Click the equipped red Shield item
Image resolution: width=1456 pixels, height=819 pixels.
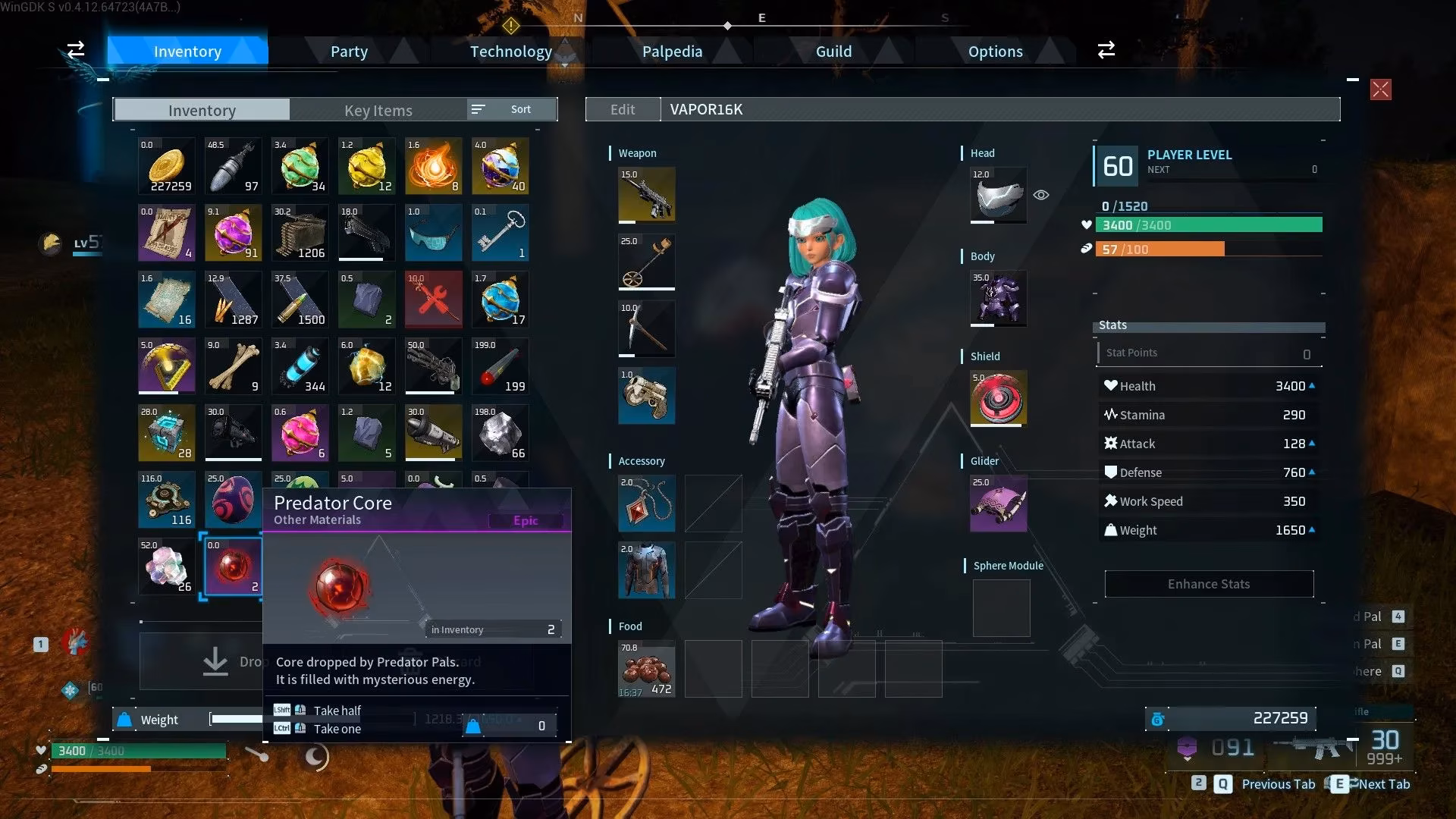[x=997, y=397]
